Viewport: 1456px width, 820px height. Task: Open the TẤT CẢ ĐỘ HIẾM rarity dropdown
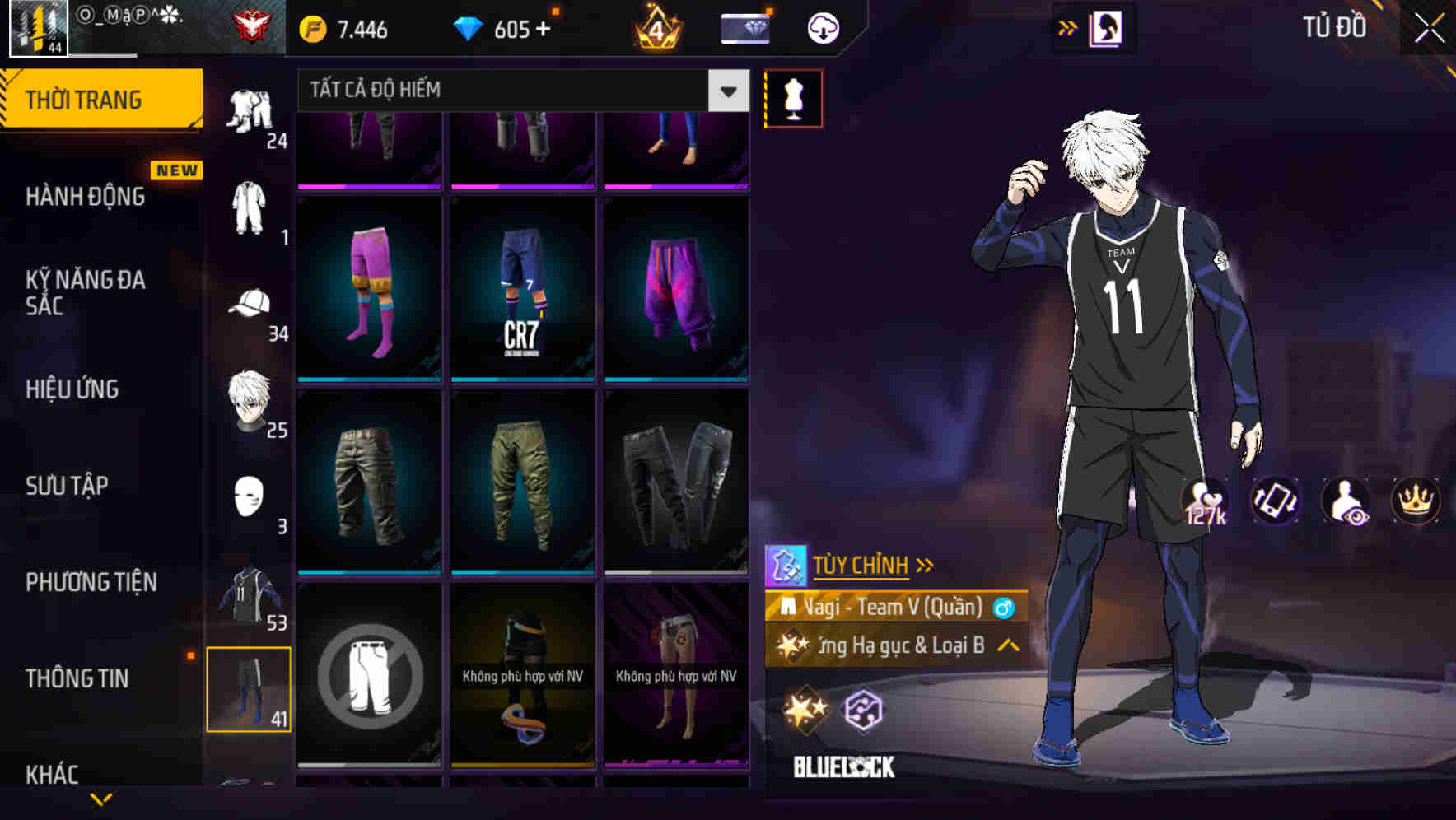pos(519,91)
